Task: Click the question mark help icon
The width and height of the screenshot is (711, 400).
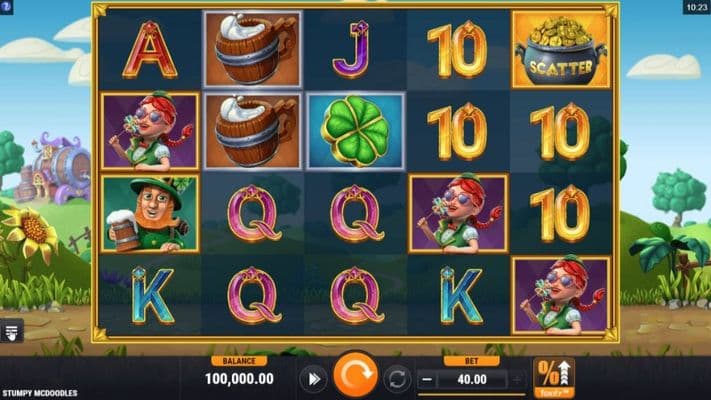Action: pyautogui.click(x=8, y=7)
